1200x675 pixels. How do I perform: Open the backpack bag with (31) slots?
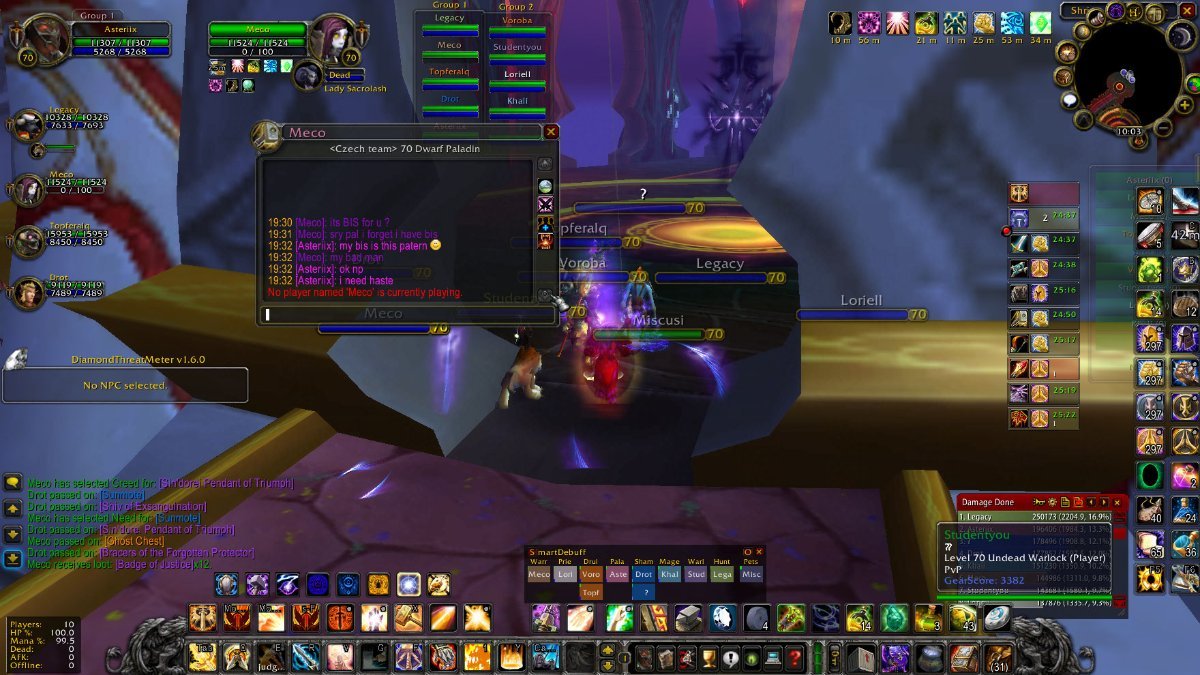[996, 657]
